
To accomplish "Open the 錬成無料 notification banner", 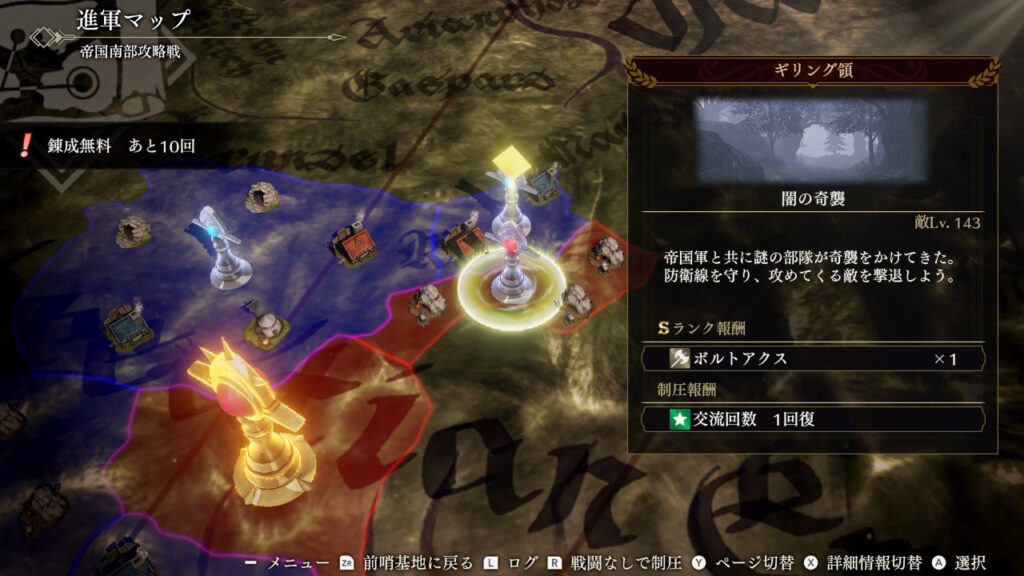I will click(110, 145).
